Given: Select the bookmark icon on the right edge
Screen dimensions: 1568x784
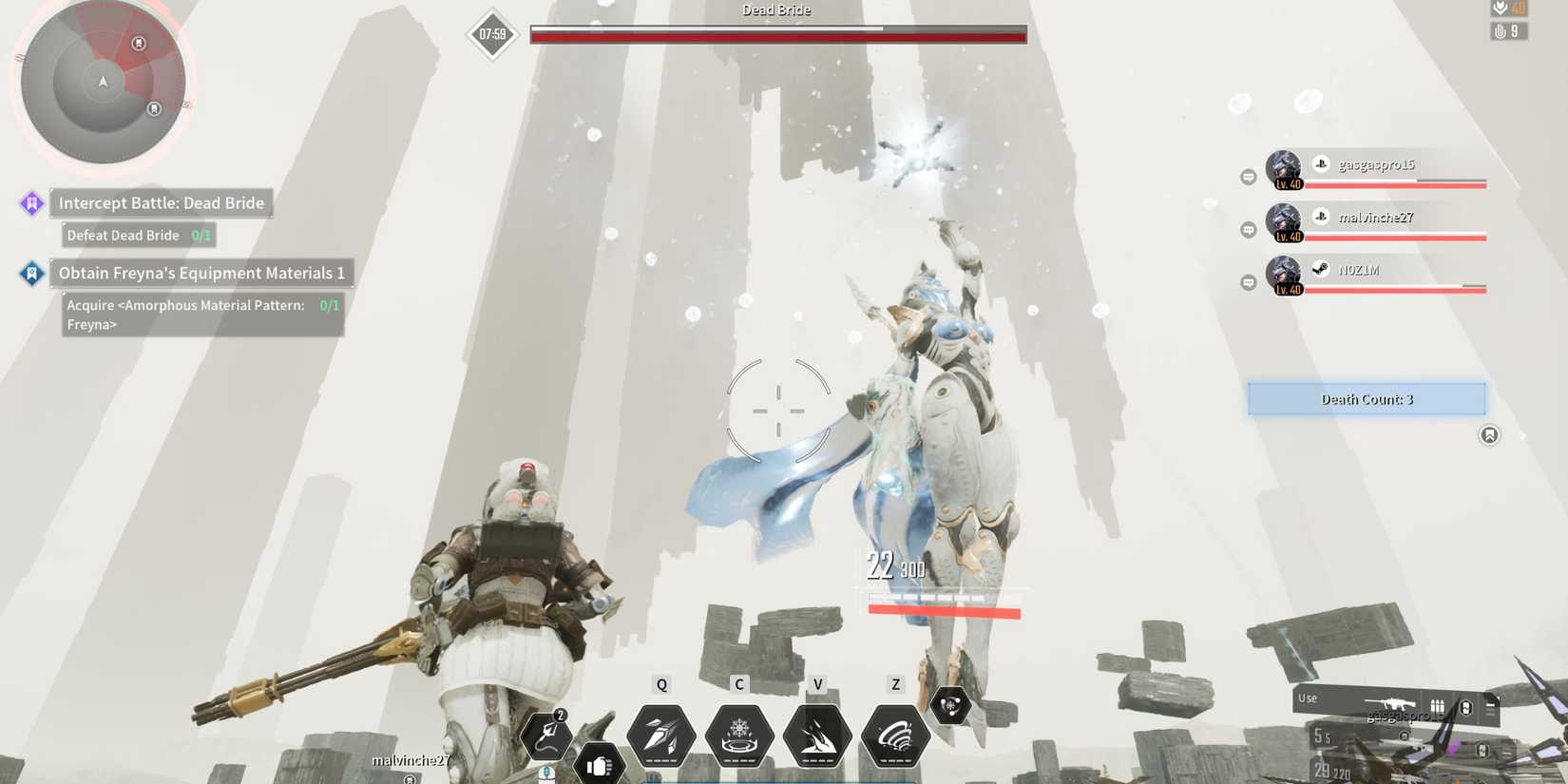Looking at the screenshot, I should (x=1489, y=434).
